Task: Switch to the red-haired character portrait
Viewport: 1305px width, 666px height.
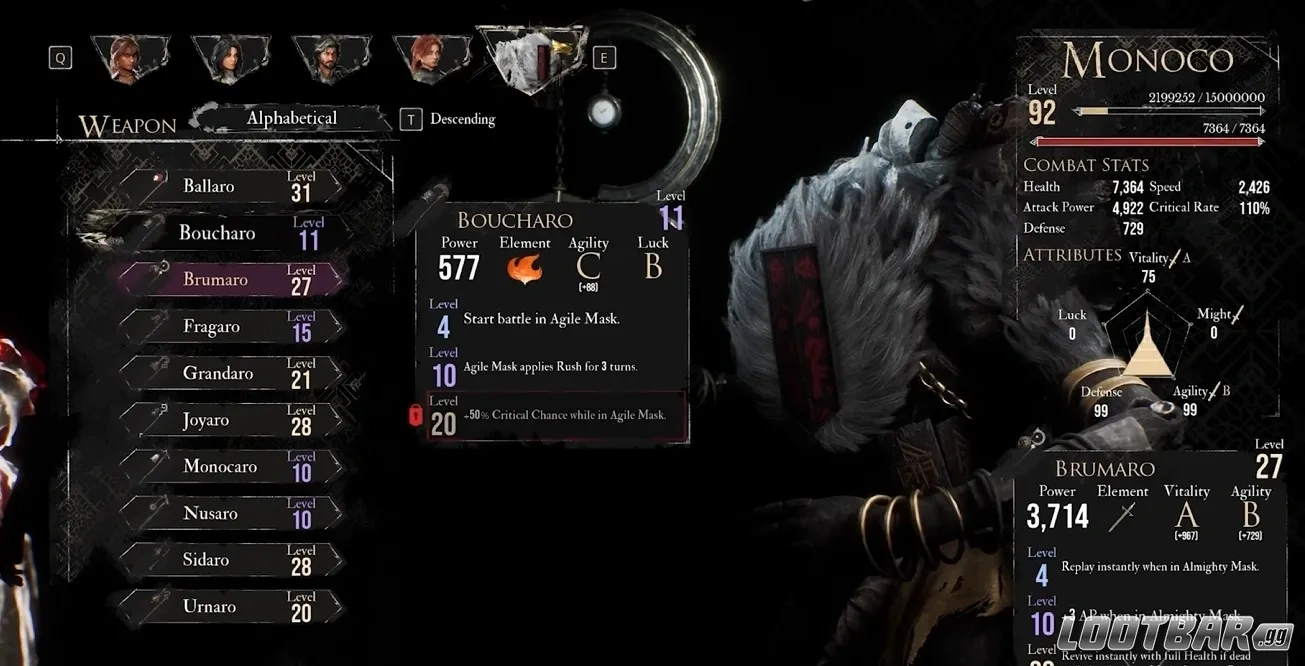Action: pyautogui.click(x=431, y=58)
